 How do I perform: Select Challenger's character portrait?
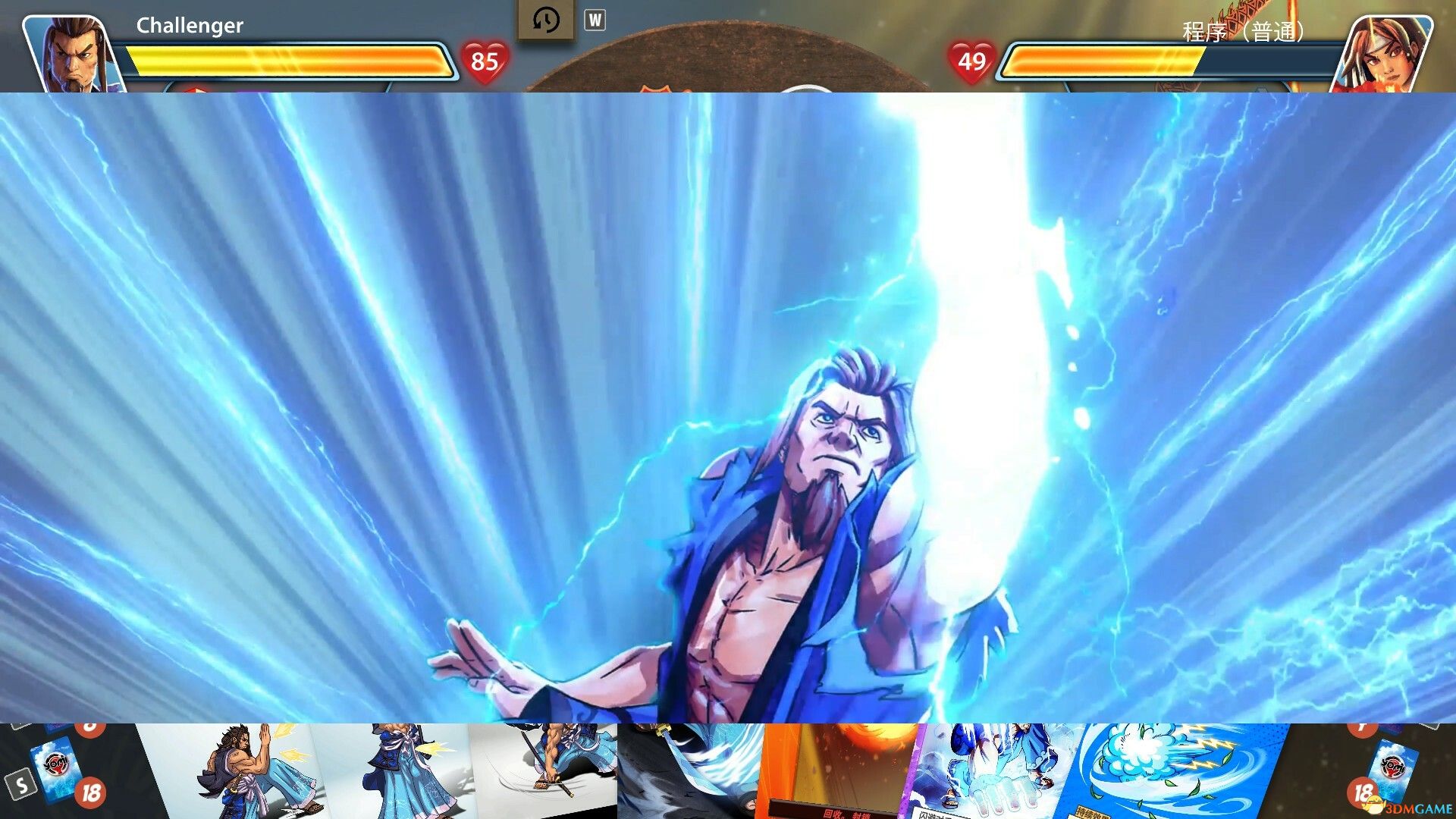68,47
